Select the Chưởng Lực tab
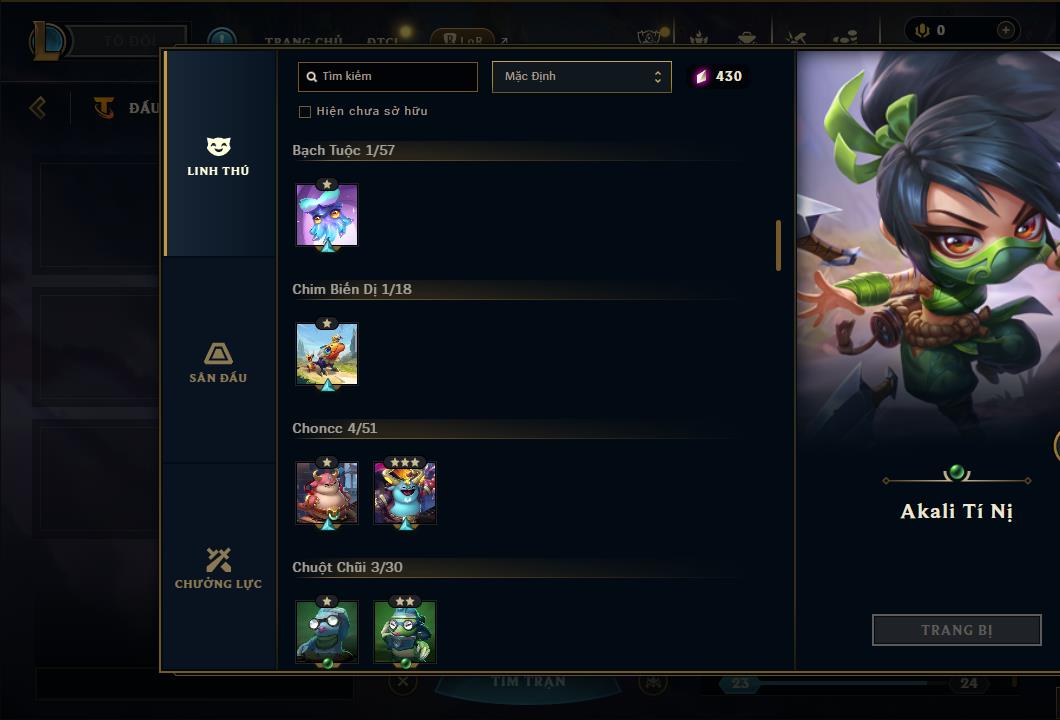 click(x=218, y=569)
